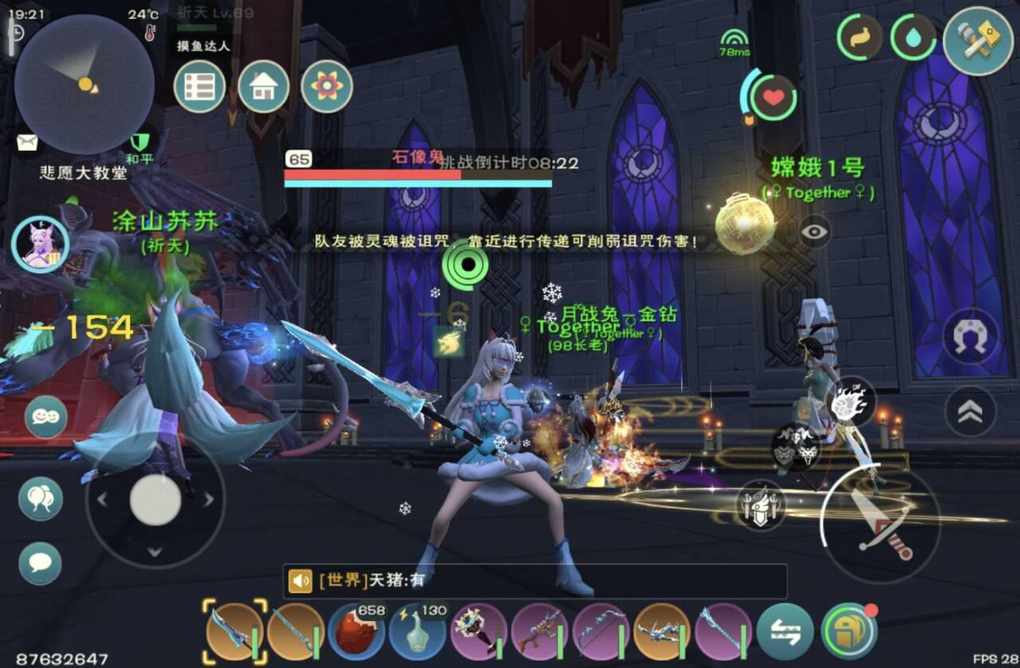Swap hotbar with the arrows button
The width and height of the screenshot is (1020, 668).
coord(785,632)
